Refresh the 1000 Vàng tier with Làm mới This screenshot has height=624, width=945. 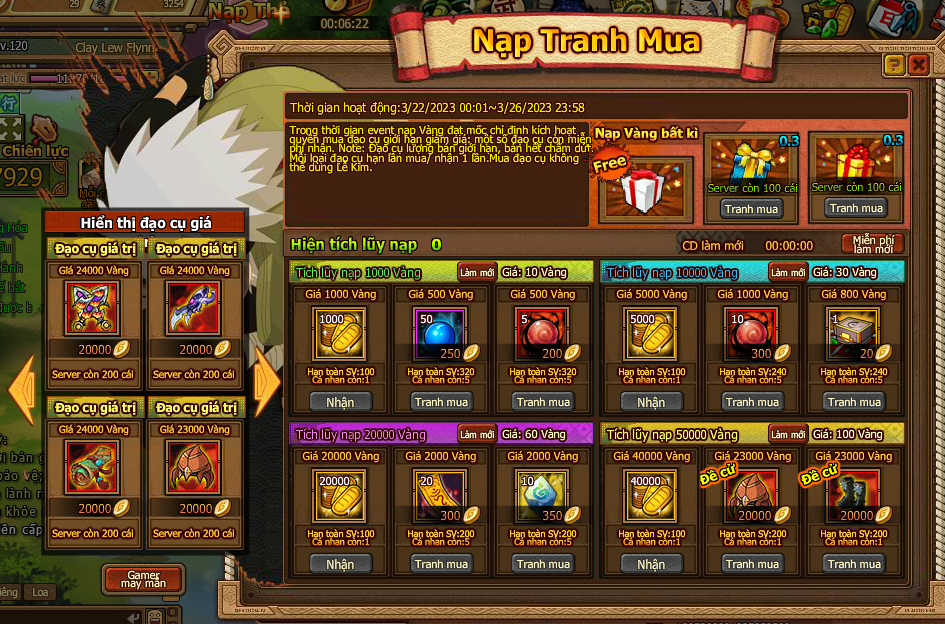477,272
